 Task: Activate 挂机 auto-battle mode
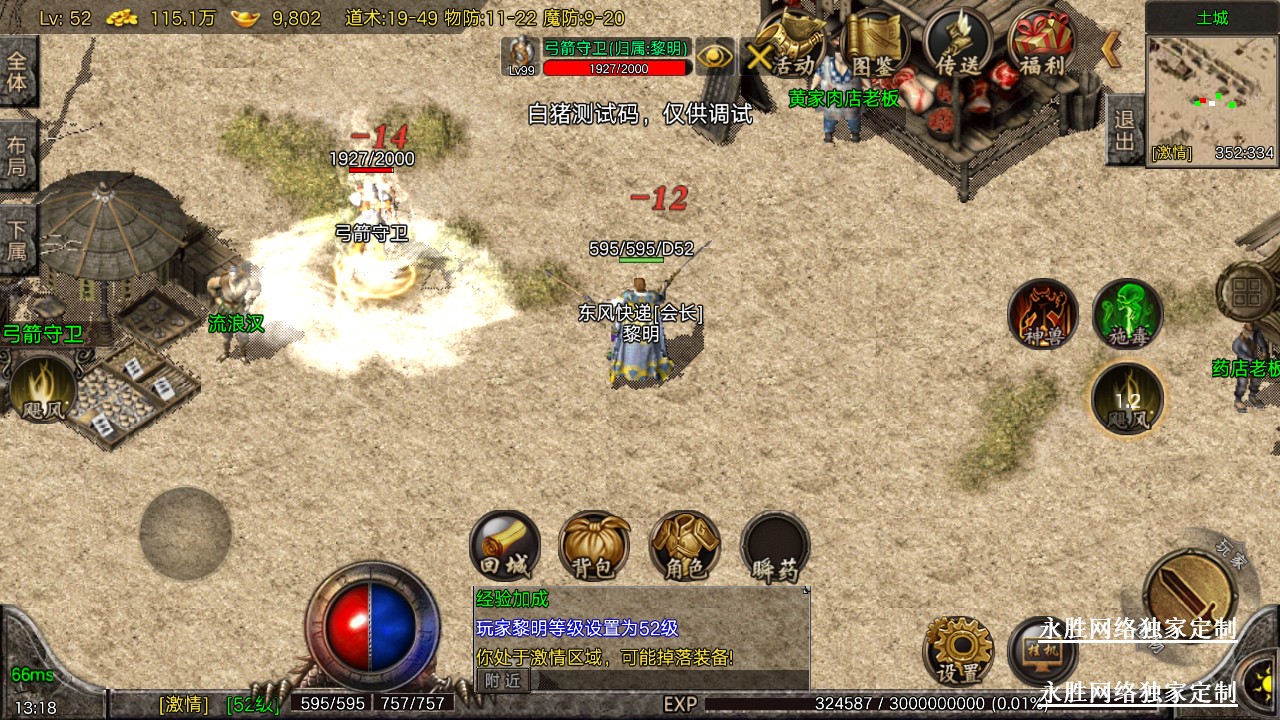click(1042, 652)
